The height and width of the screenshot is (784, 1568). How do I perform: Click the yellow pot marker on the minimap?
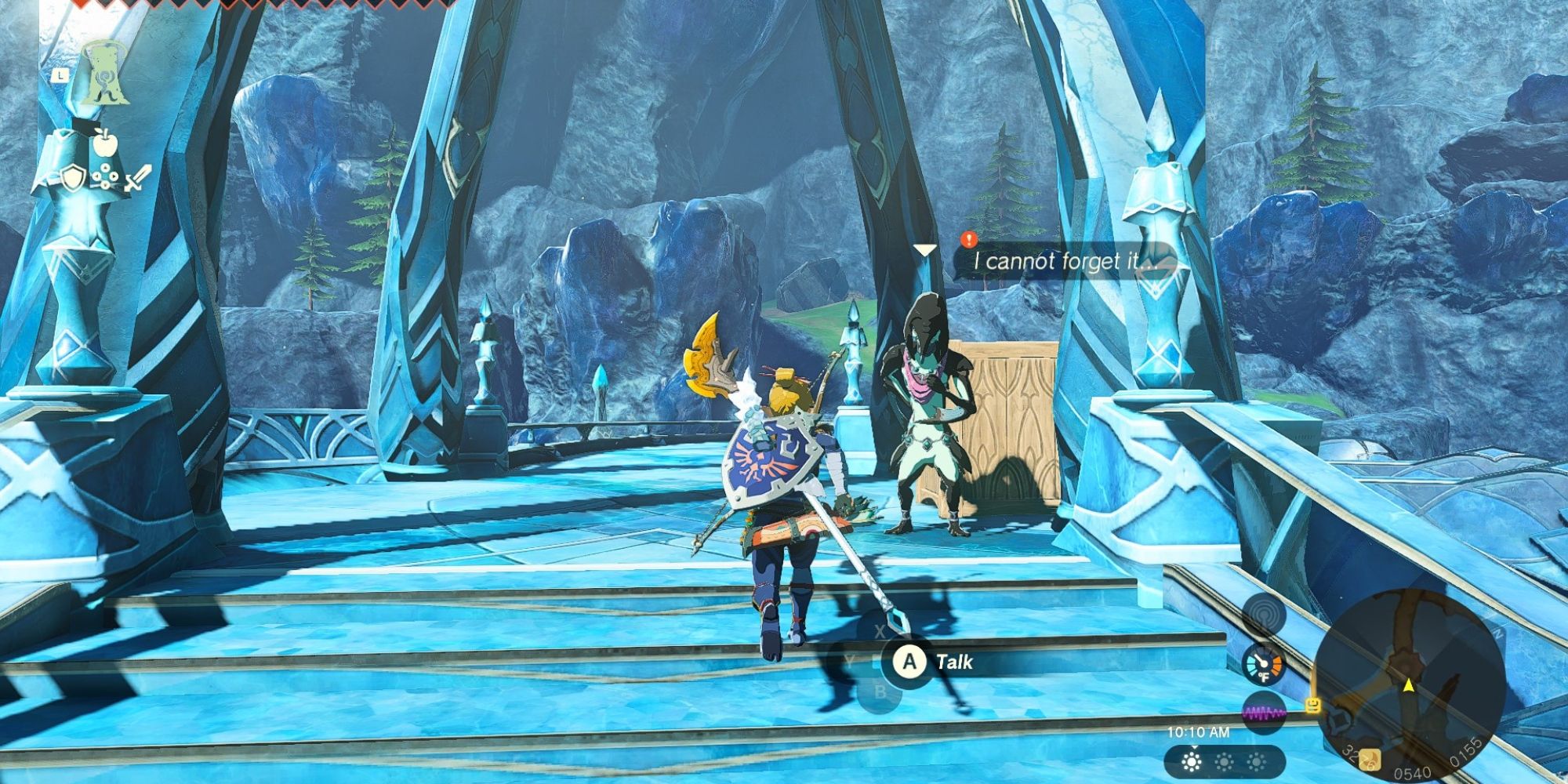click(1313, 706)
